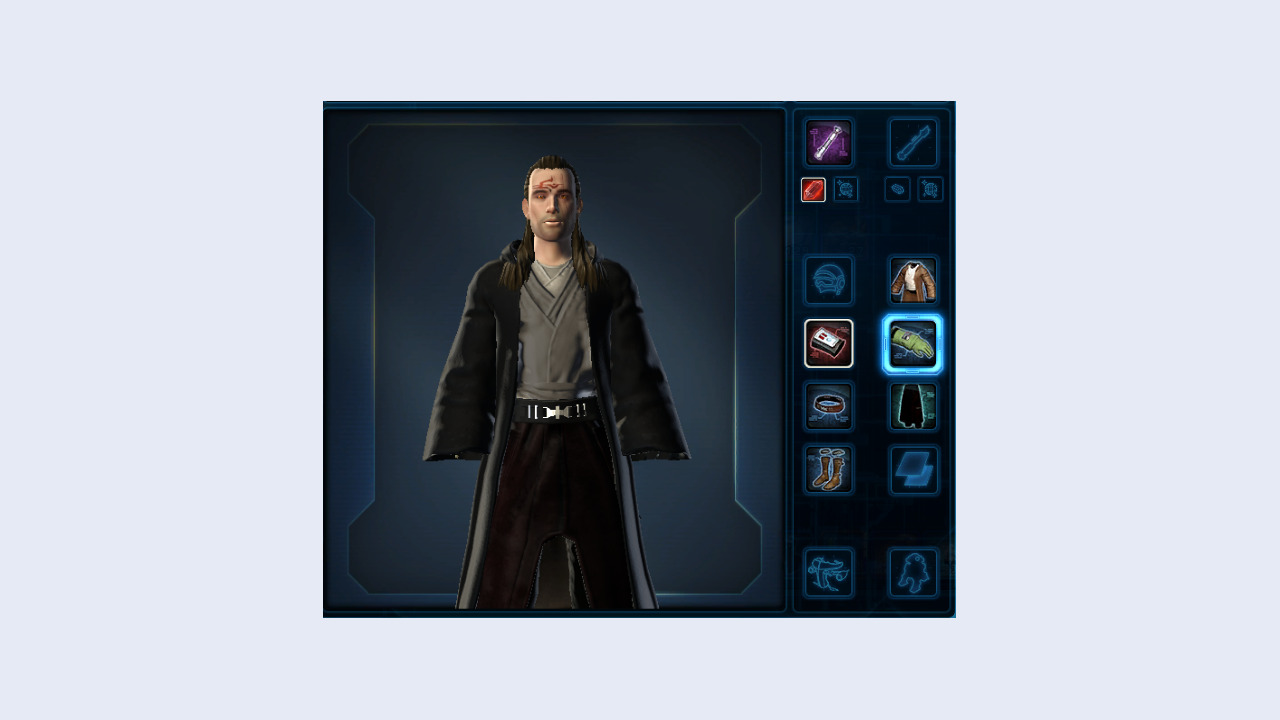This screenshot has width=1280, height=720.
Task: Select the left modification slot under the offhand
Action: coord(895,189)
